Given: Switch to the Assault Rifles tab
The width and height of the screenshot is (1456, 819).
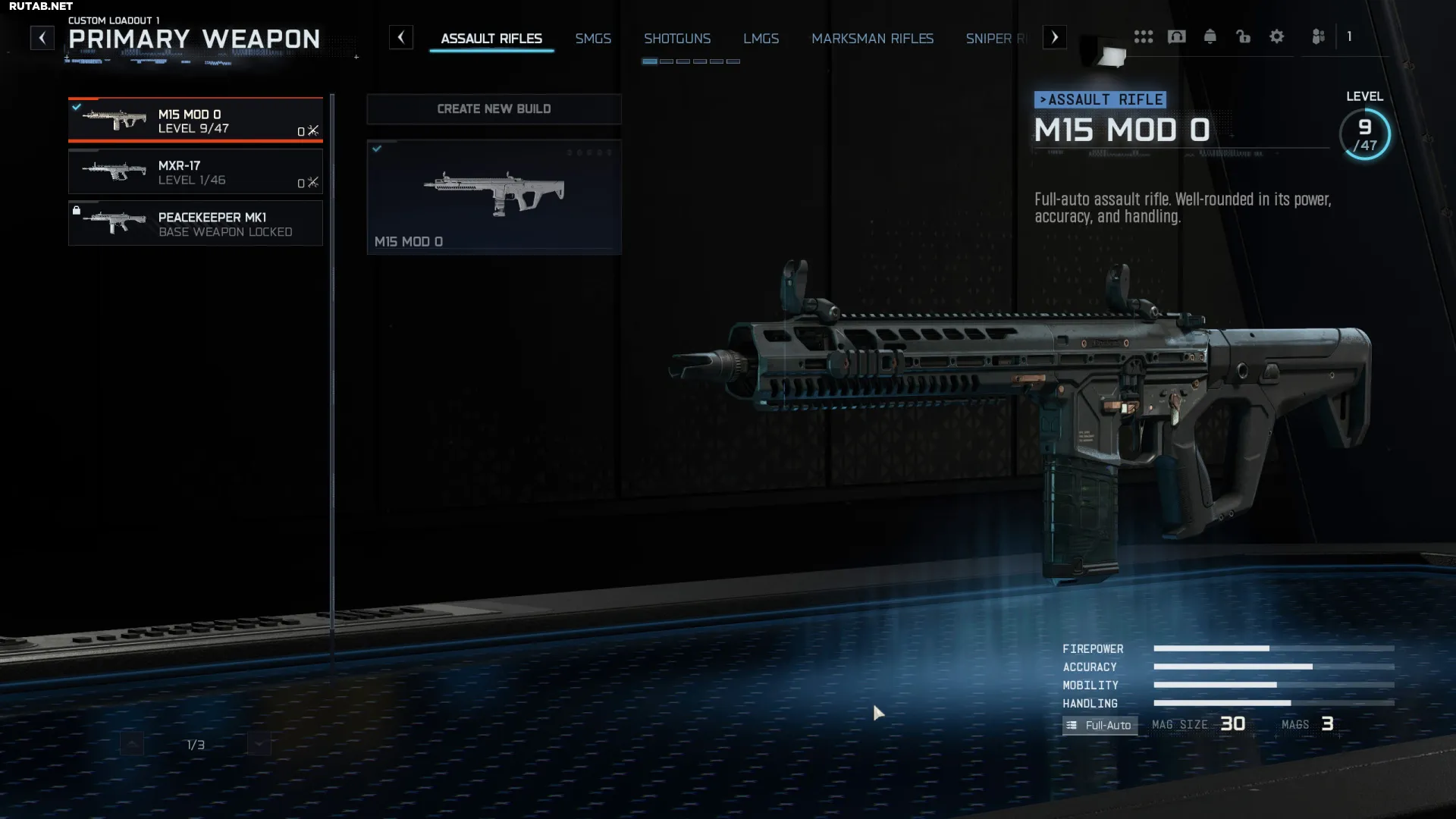Looking at the screenshot, I should pos(491,39).
